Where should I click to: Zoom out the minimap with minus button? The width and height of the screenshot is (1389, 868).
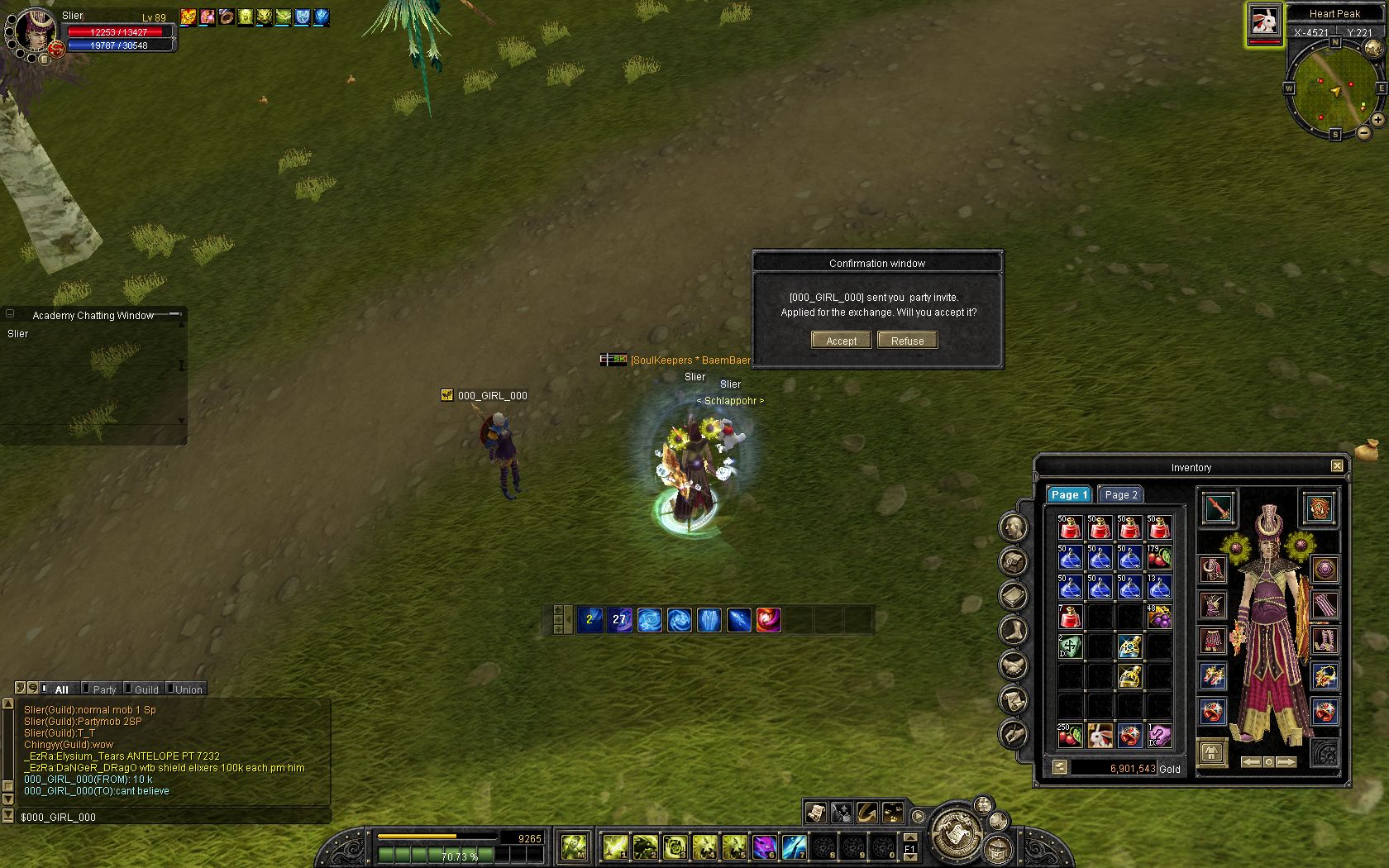point(1363,132)
